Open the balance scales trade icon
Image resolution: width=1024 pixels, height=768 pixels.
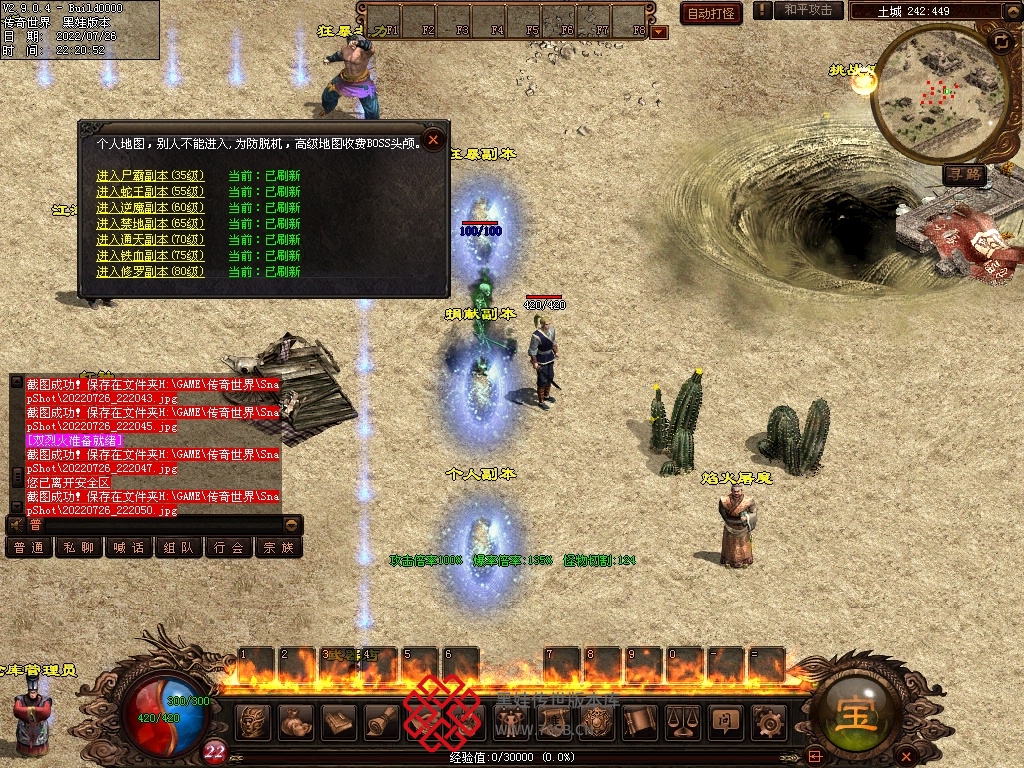682,721
